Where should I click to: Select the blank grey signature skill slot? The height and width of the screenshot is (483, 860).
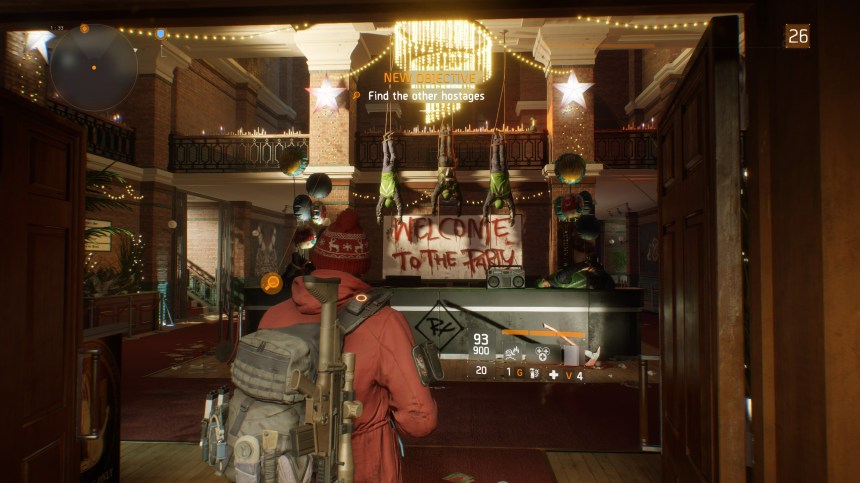pos(572,353)
